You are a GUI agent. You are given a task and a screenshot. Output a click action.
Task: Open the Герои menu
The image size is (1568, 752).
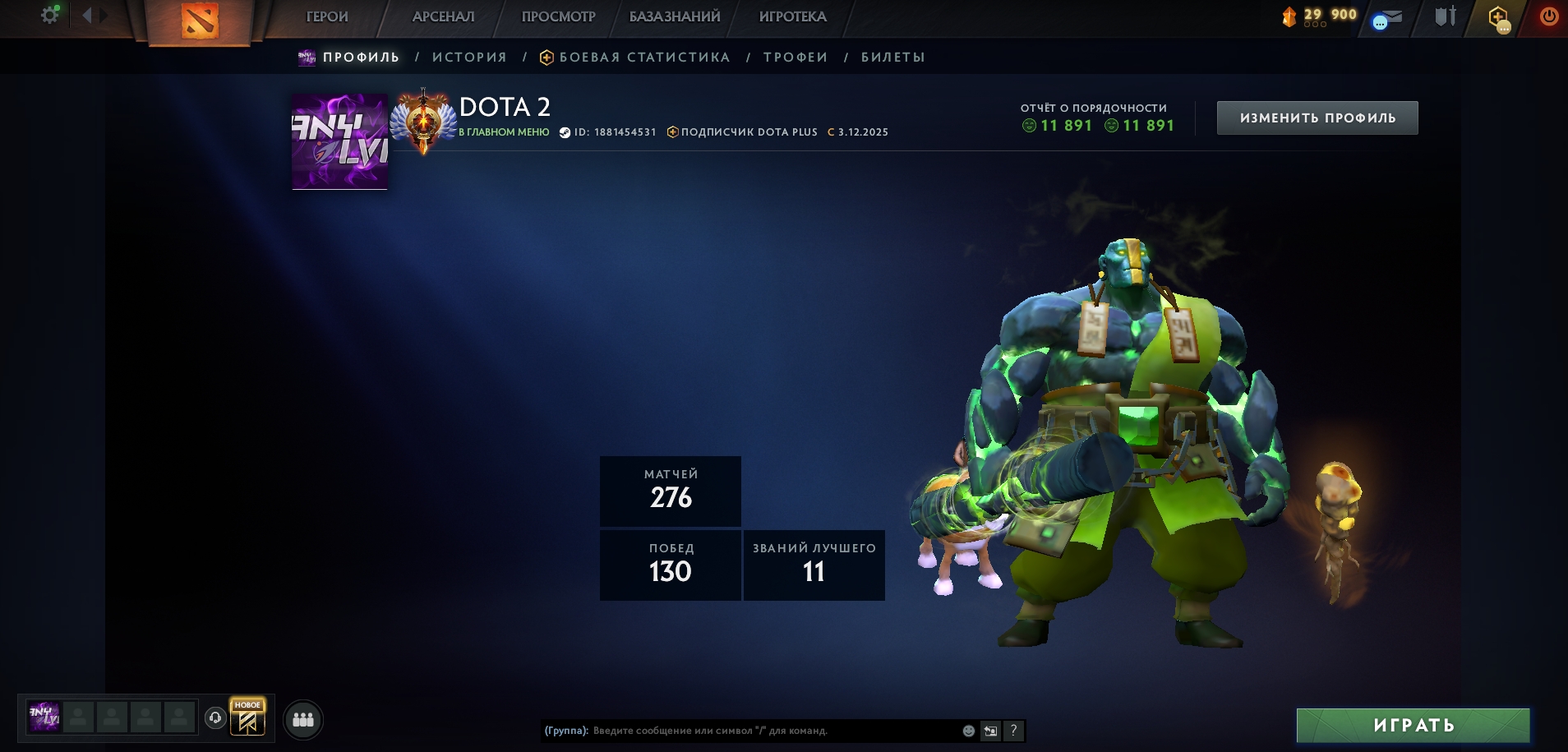(327, 16)
